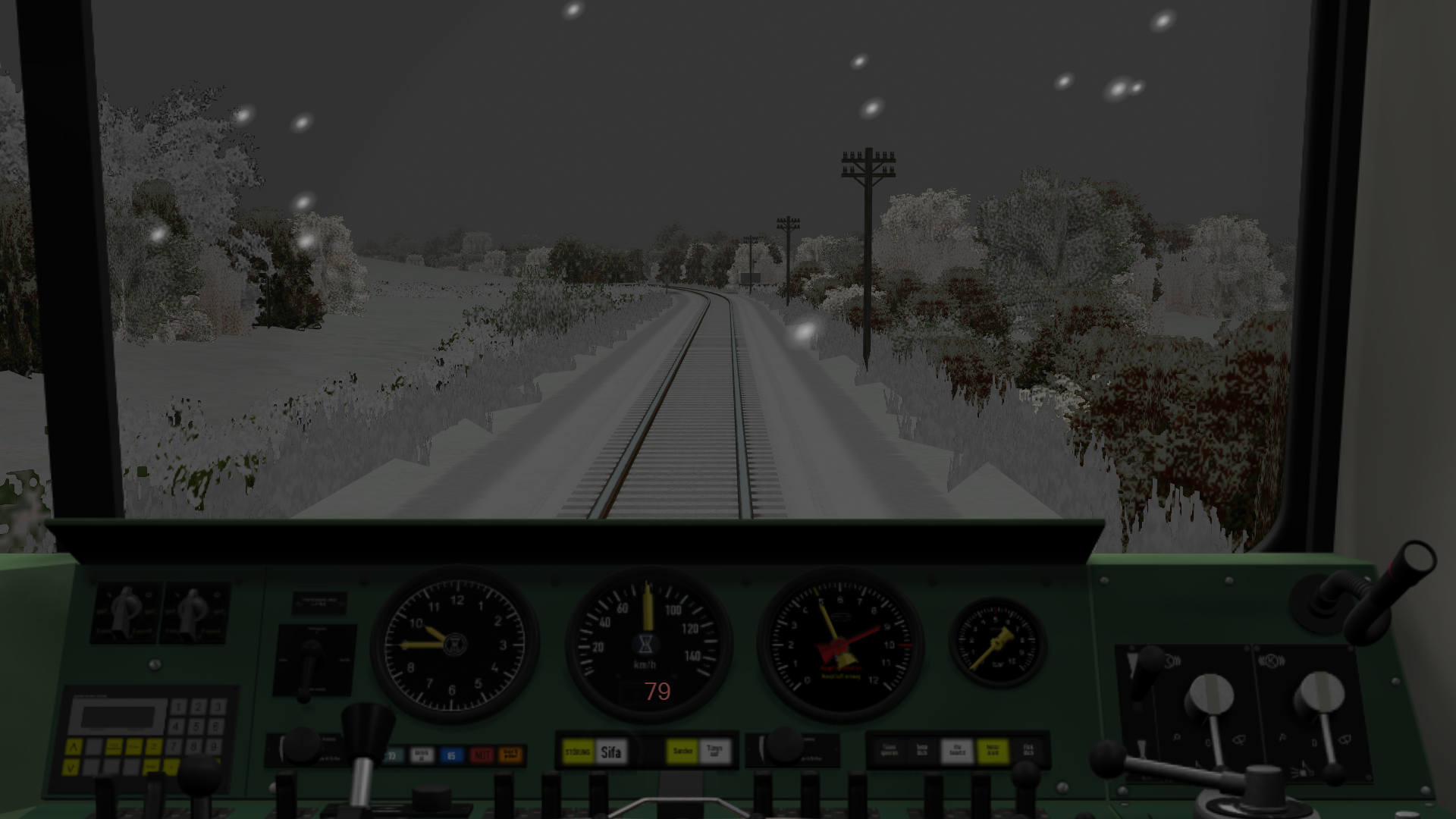Tap digit 2 on the cab keypad
The image size is (1456, 819).
(197, 707)
